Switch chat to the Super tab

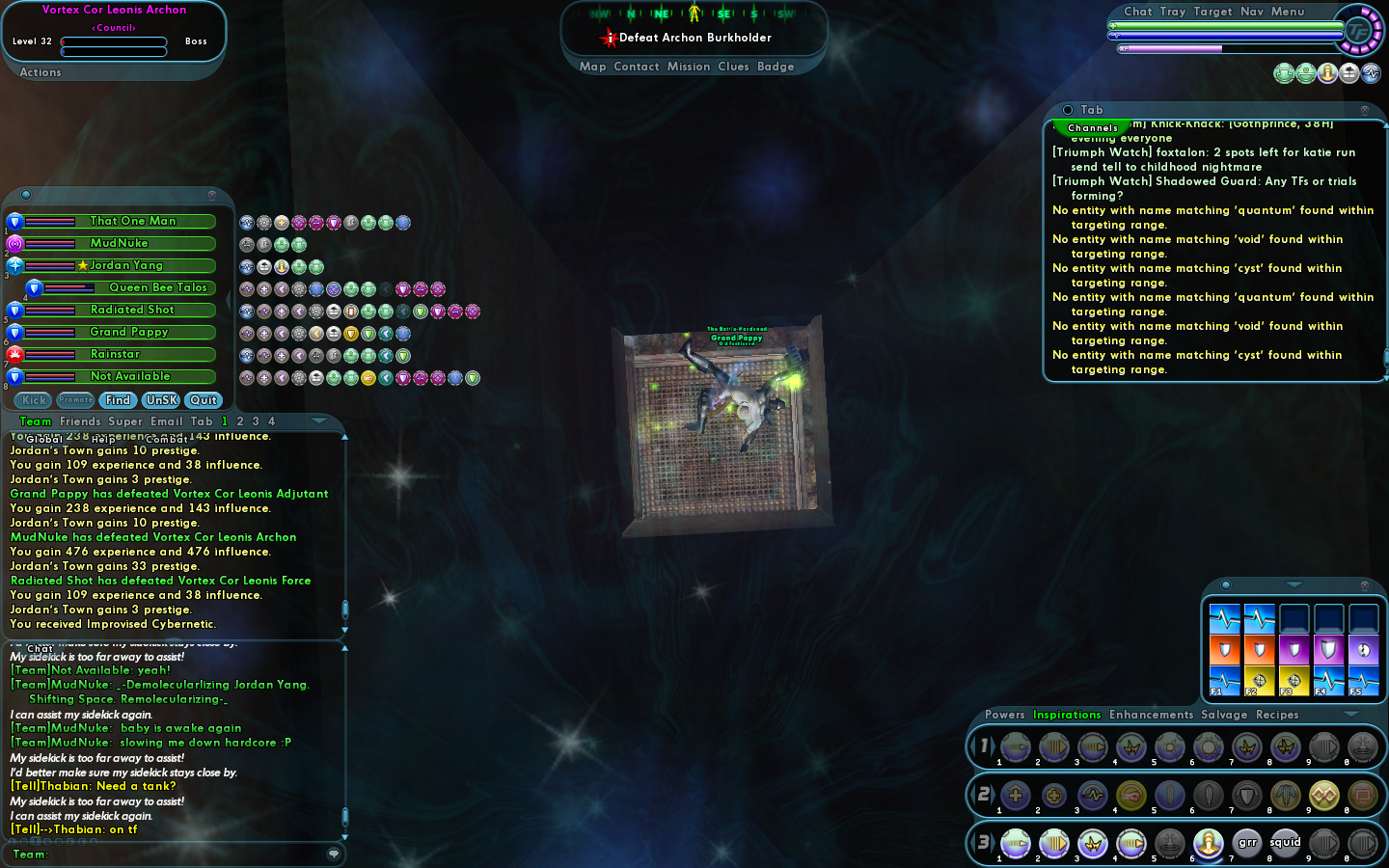(125, 421)
